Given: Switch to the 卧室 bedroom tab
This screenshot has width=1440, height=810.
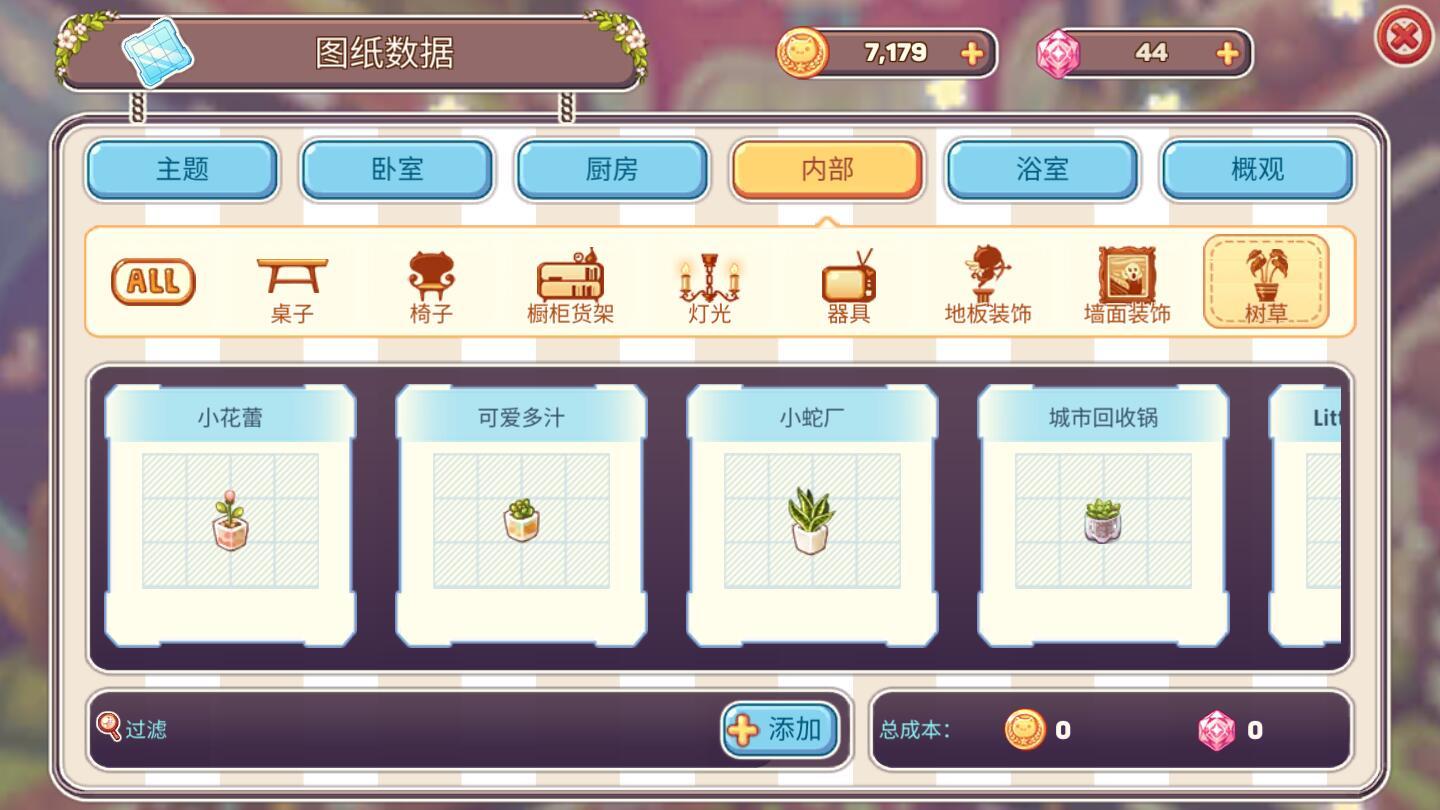Looking at the screenshot, I should [397, 169].
